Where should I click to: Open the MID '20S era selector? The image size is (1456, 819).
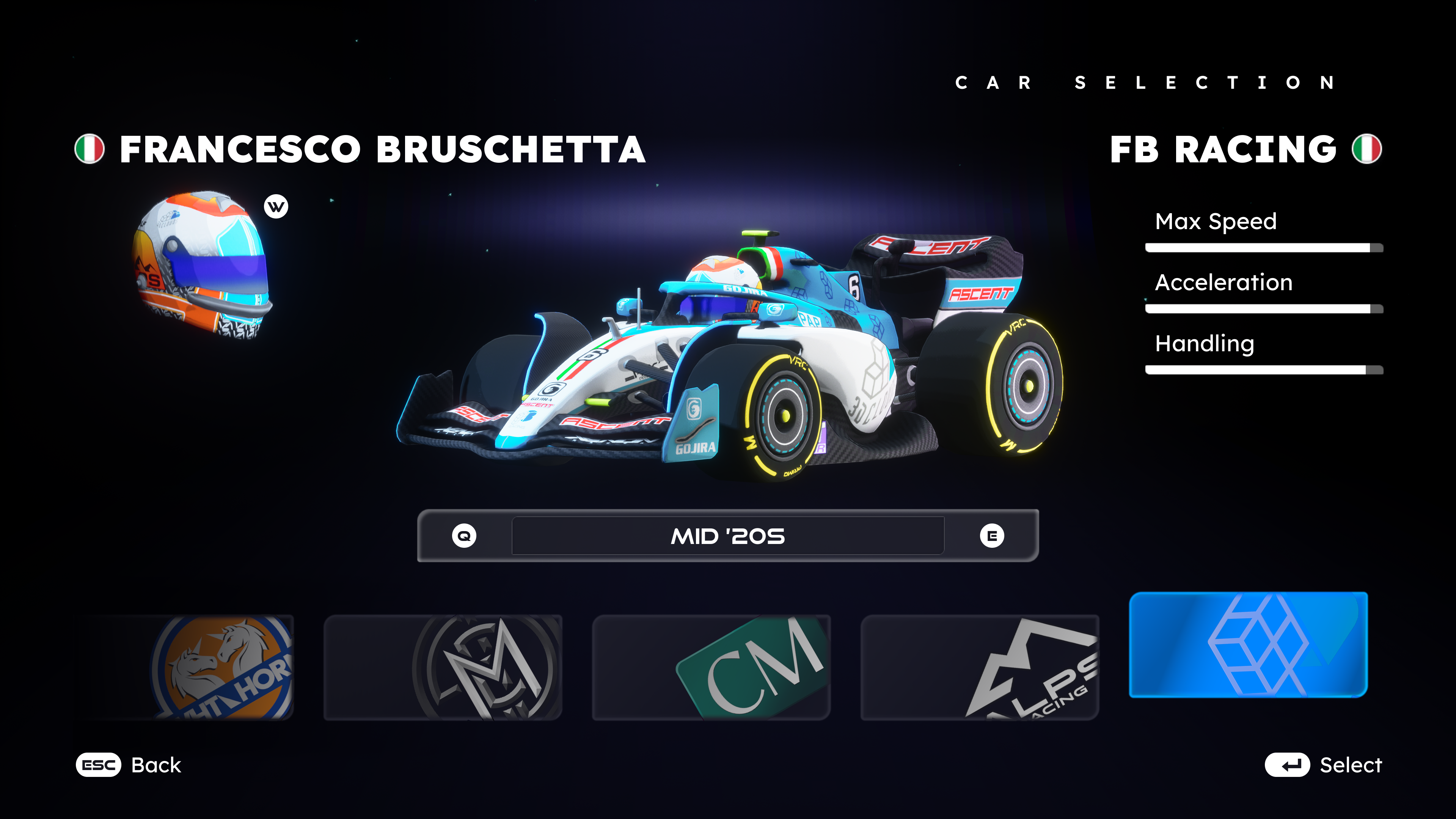tap(728, 536)
